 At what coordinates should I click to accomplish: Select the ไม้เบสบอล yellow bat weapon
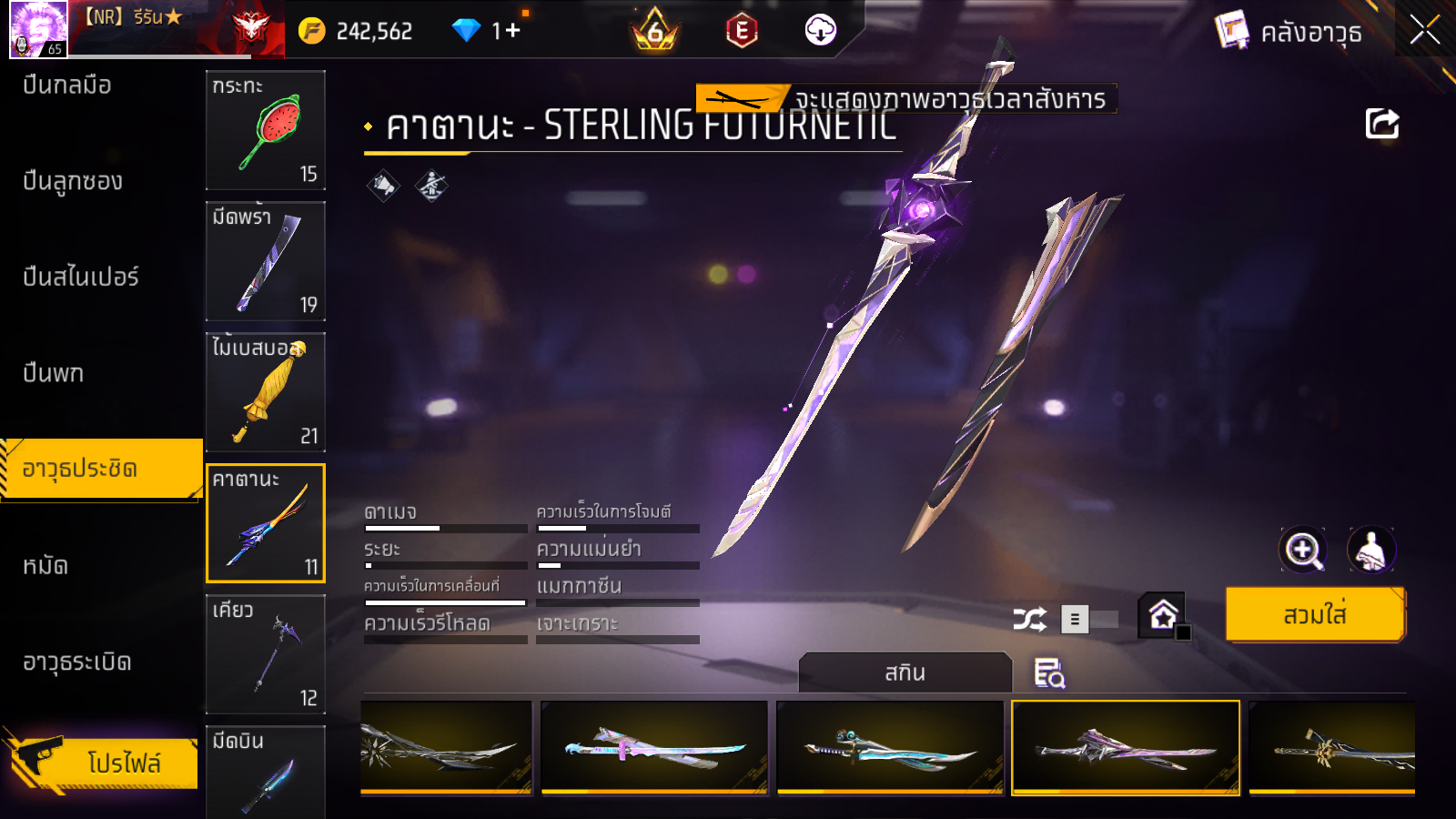click(x=265, y=392)
